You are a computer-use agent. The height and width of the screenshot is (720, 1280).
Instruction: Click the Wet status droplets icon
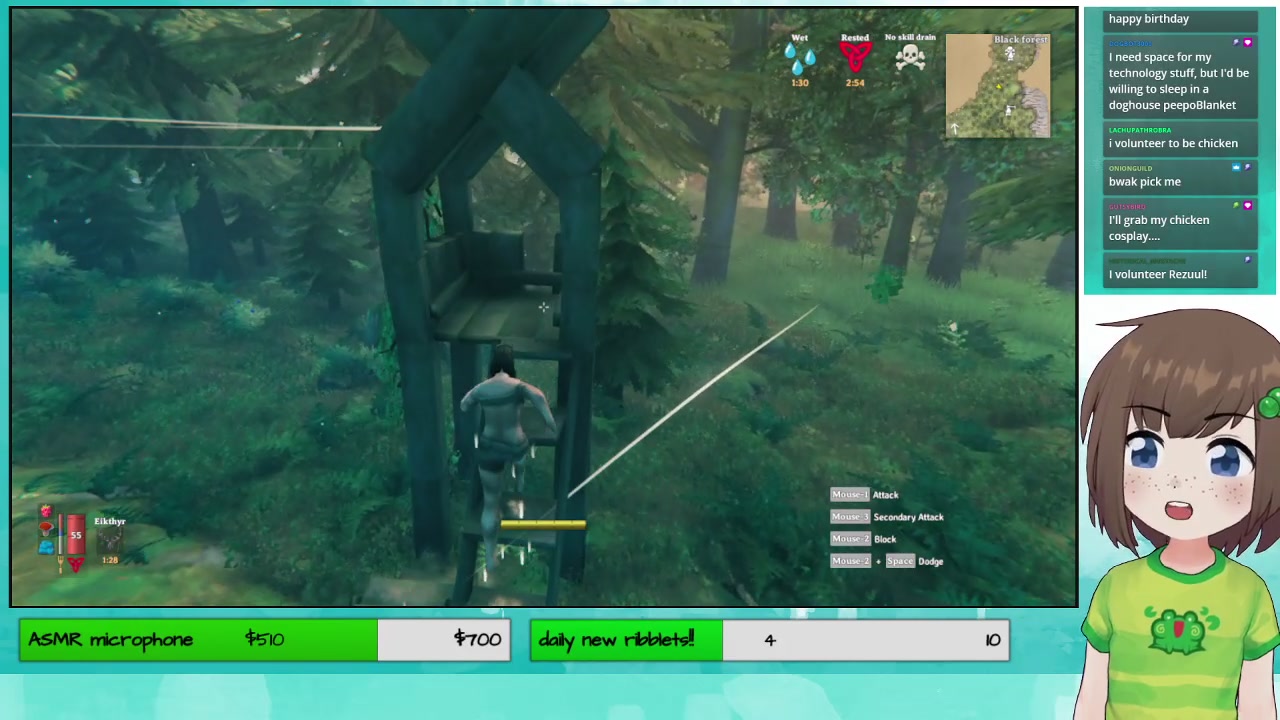tap(800, 57)
